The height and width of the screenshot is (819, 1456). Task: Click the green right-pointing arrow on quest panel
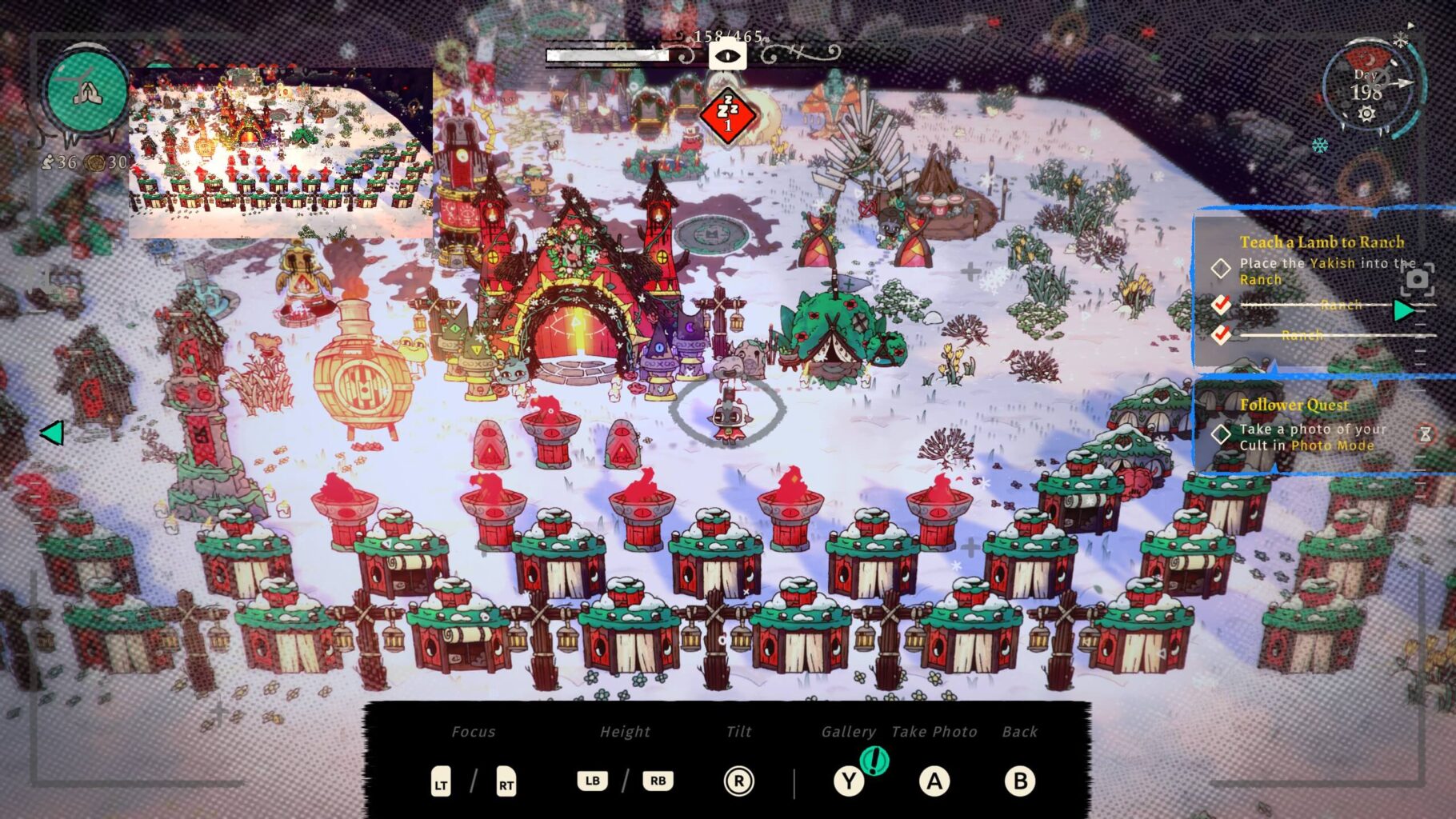pyautogui.click(x=1402, y=310)
